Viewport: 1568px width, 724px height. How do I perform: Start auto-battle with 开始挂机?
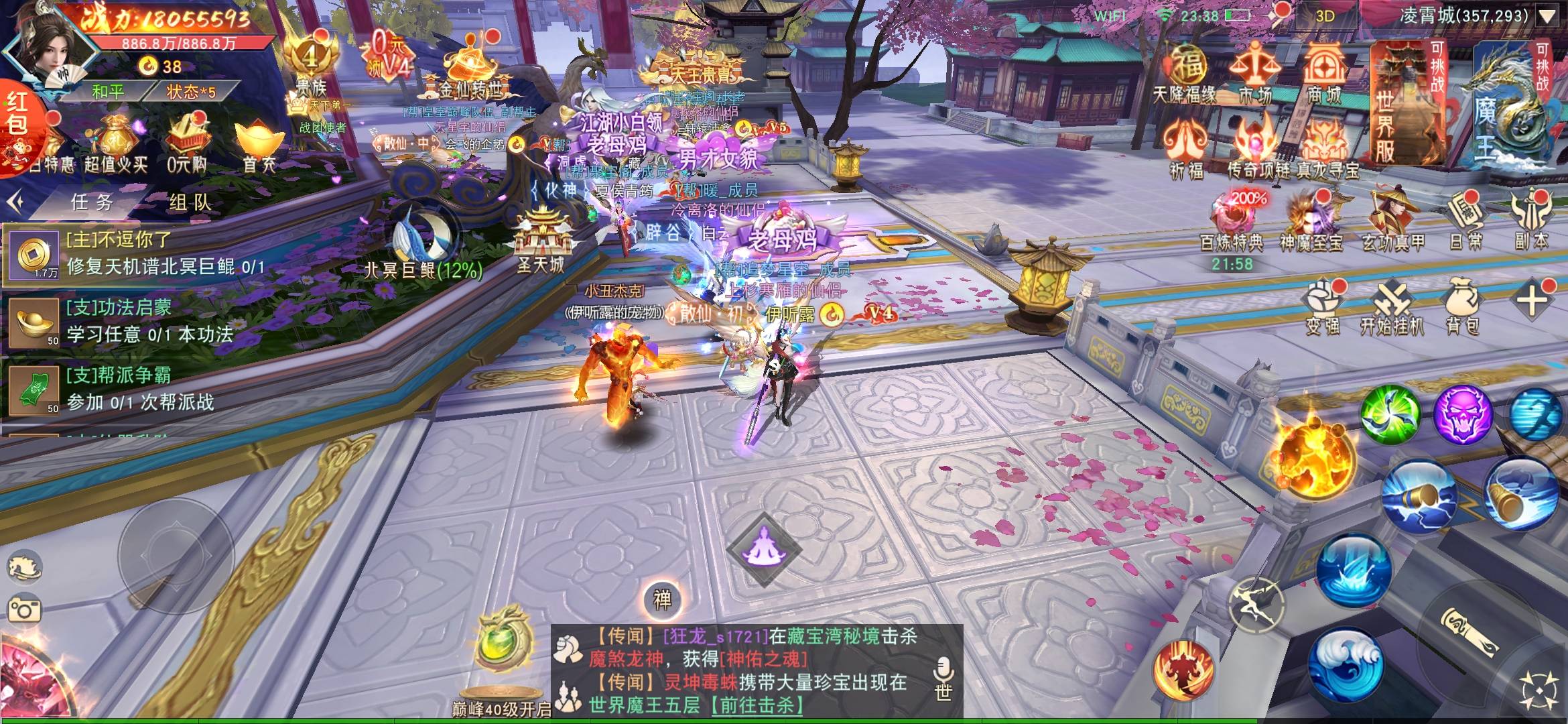coord(1391,308)
